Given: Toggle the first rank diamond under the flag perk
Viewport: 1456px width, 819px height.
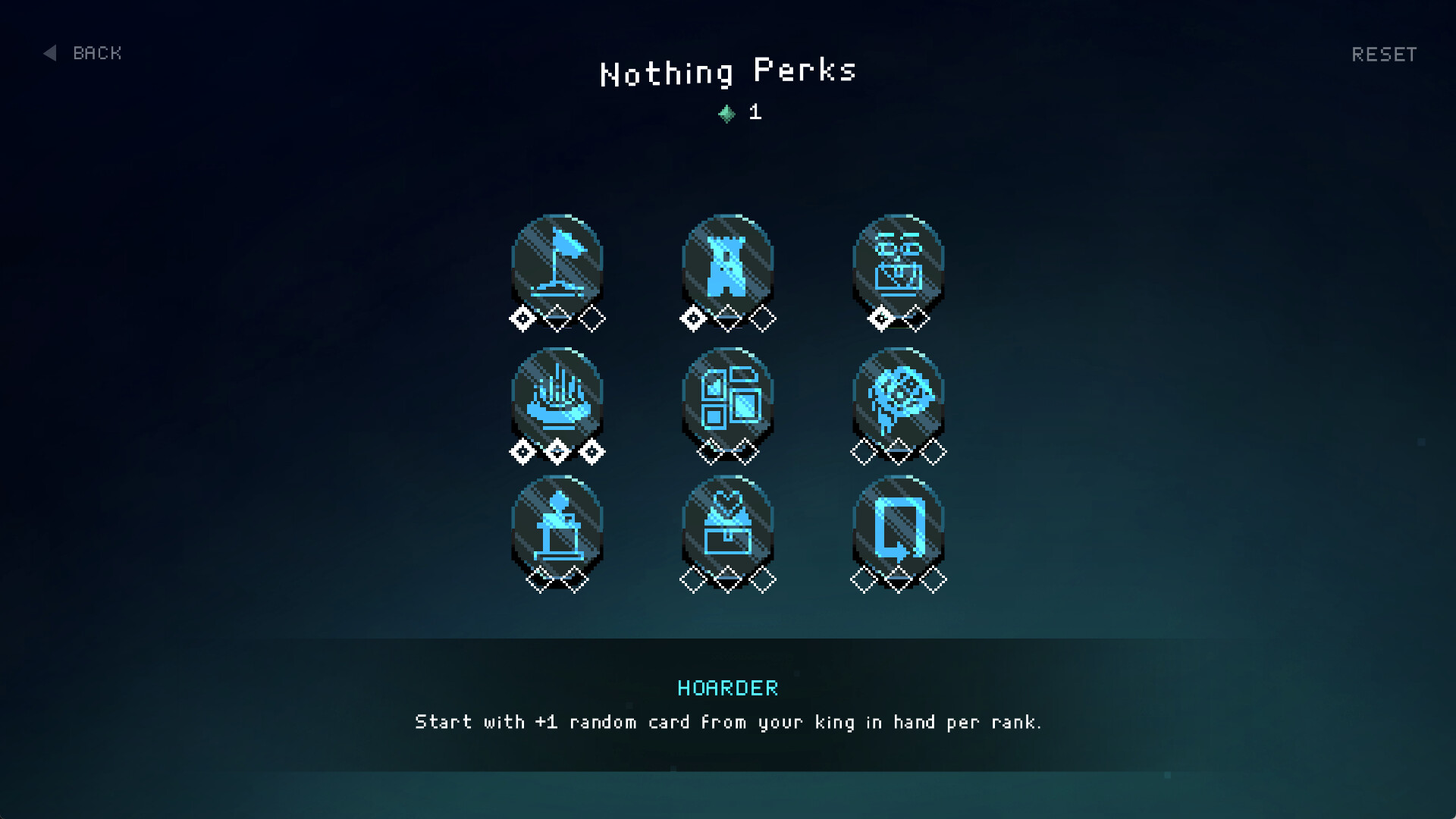Looking at the screenshot, I should (x=522, y=318).
